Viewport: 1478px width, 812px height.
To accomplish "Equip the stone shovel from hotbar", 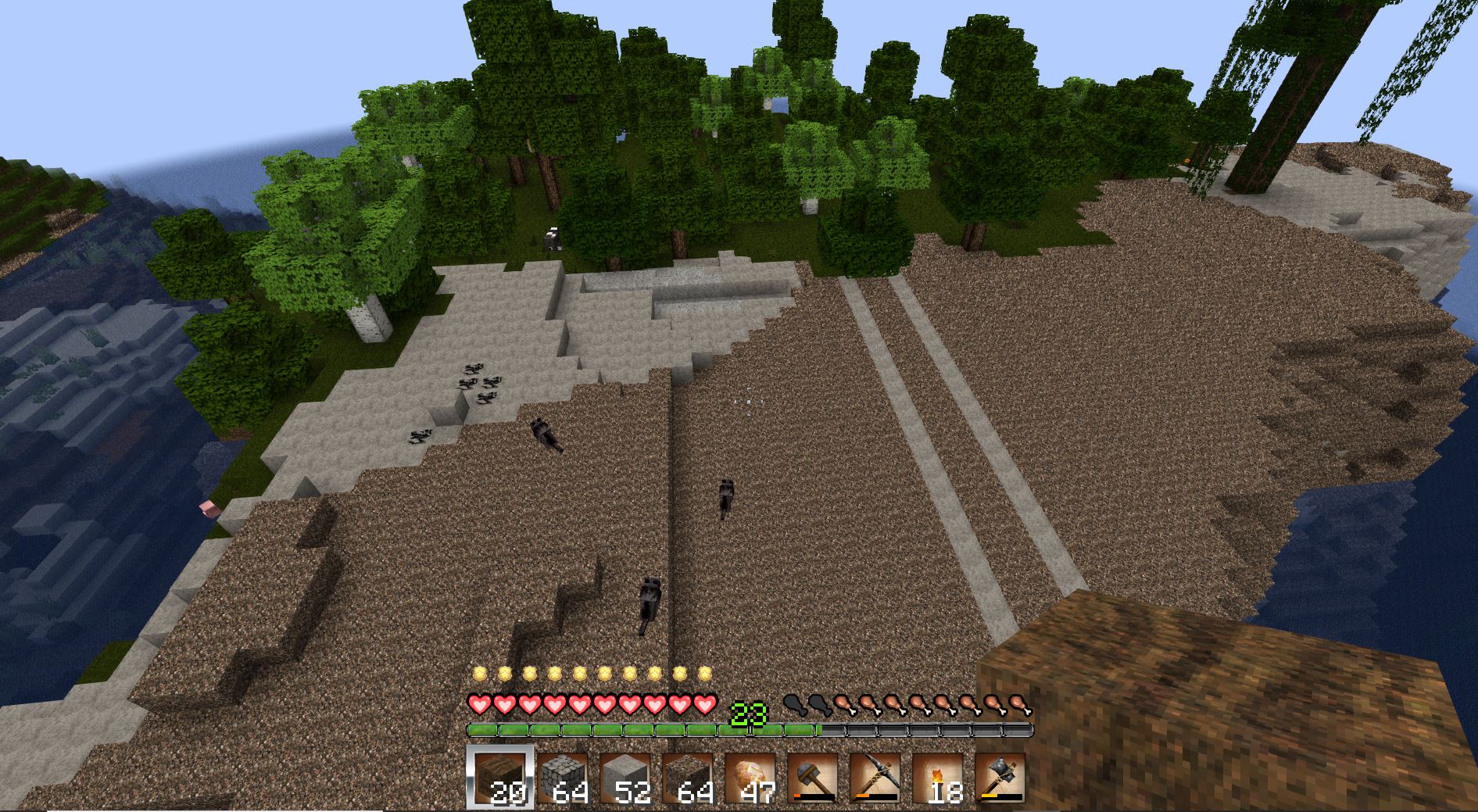I will click(813, 778).
